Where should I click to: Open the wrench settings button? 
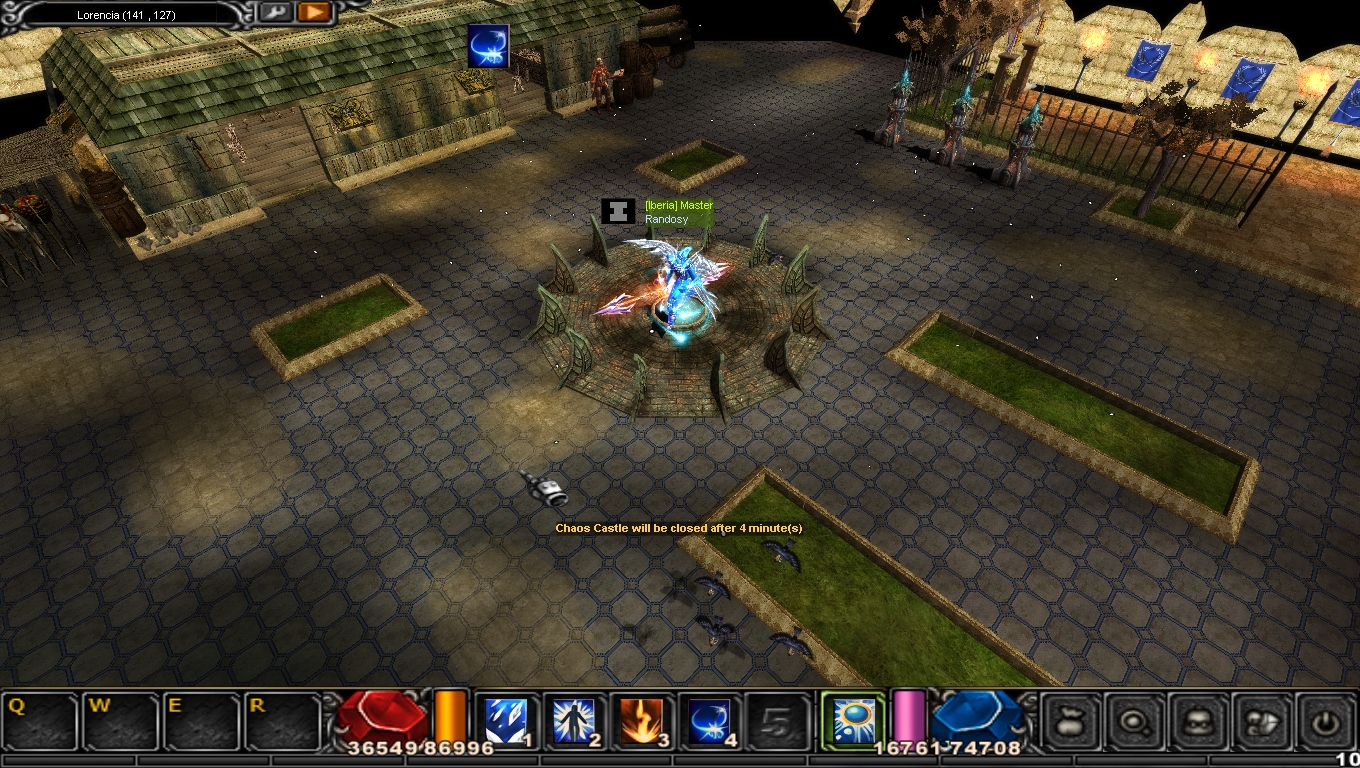coord(275,13)
